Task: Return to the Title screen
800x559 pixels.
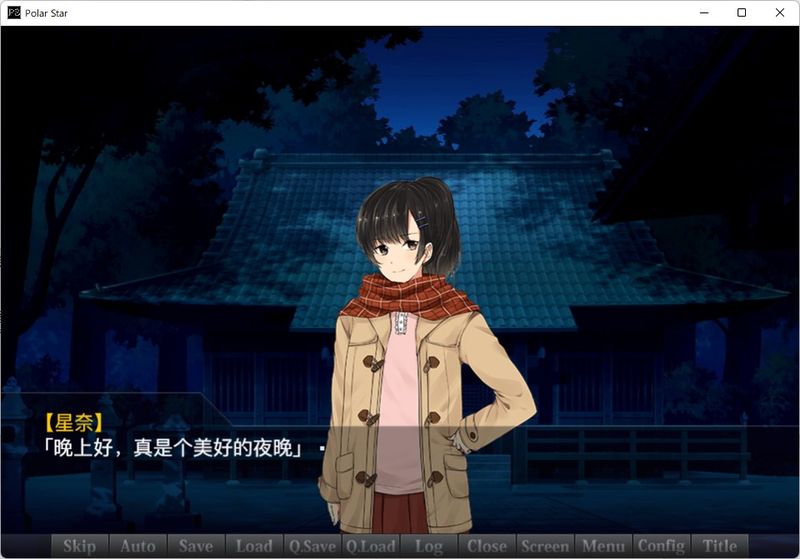Action: [x=720, y=546]
